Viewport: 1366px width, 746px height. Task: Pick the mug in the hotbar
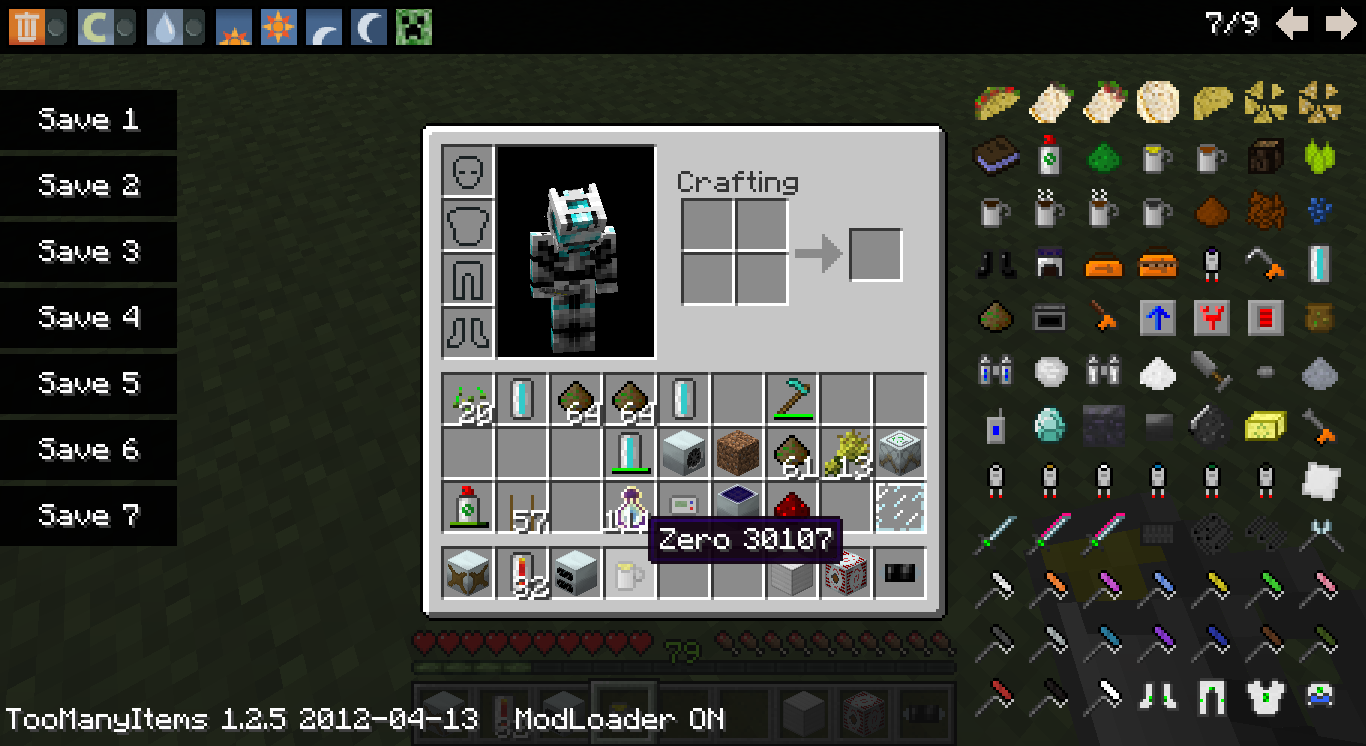(630, 574)
